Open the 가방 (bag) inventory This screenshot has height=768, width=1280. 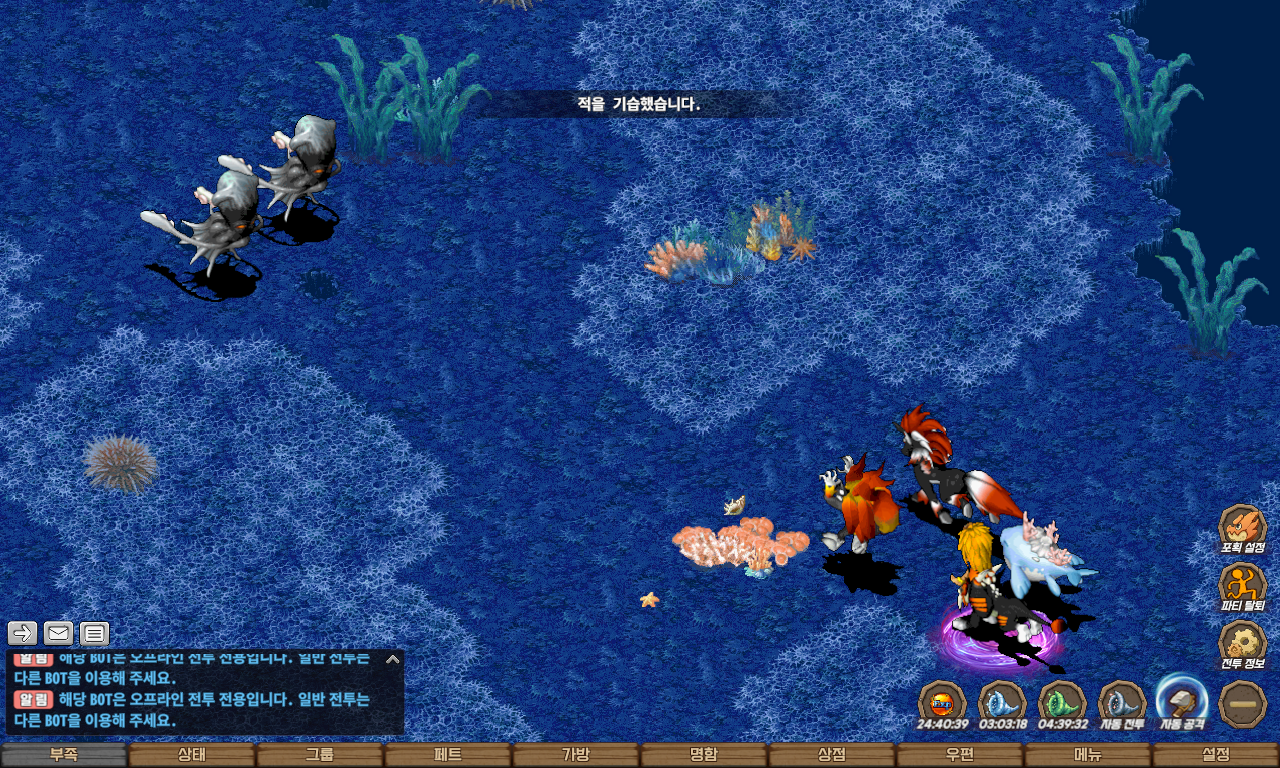tap(576, 755)
